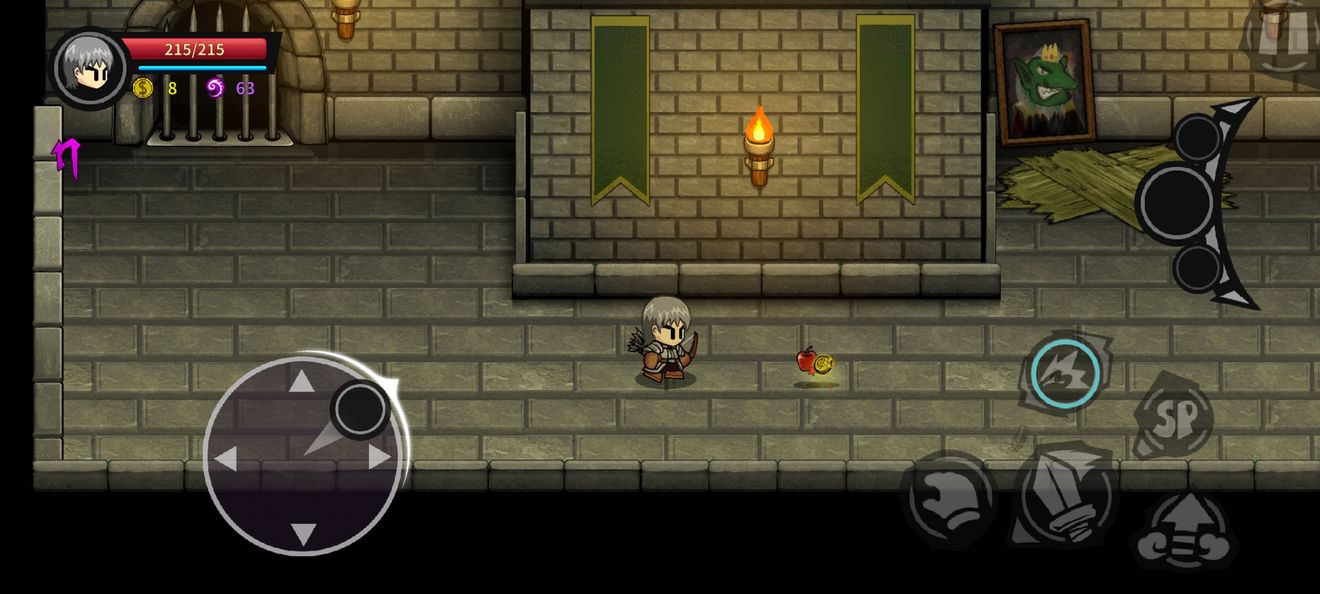Click the virtual joystick thumb knob

[x=360, y=409]
